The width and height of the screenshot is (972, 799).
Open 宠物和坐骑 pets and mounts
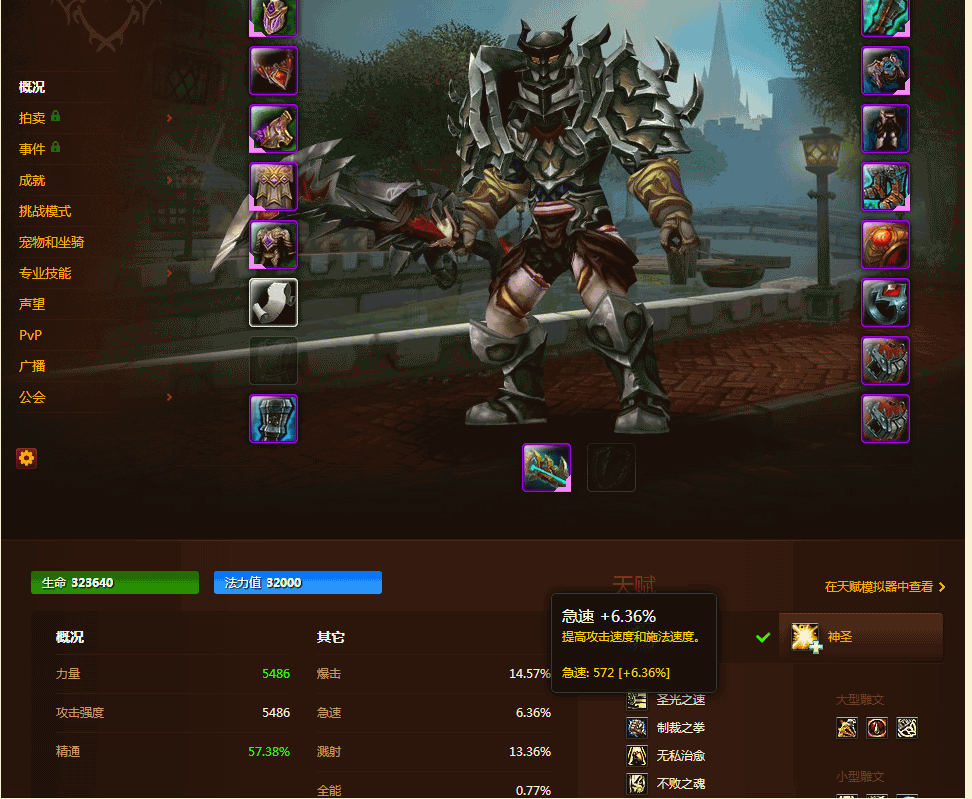[51, 242]
